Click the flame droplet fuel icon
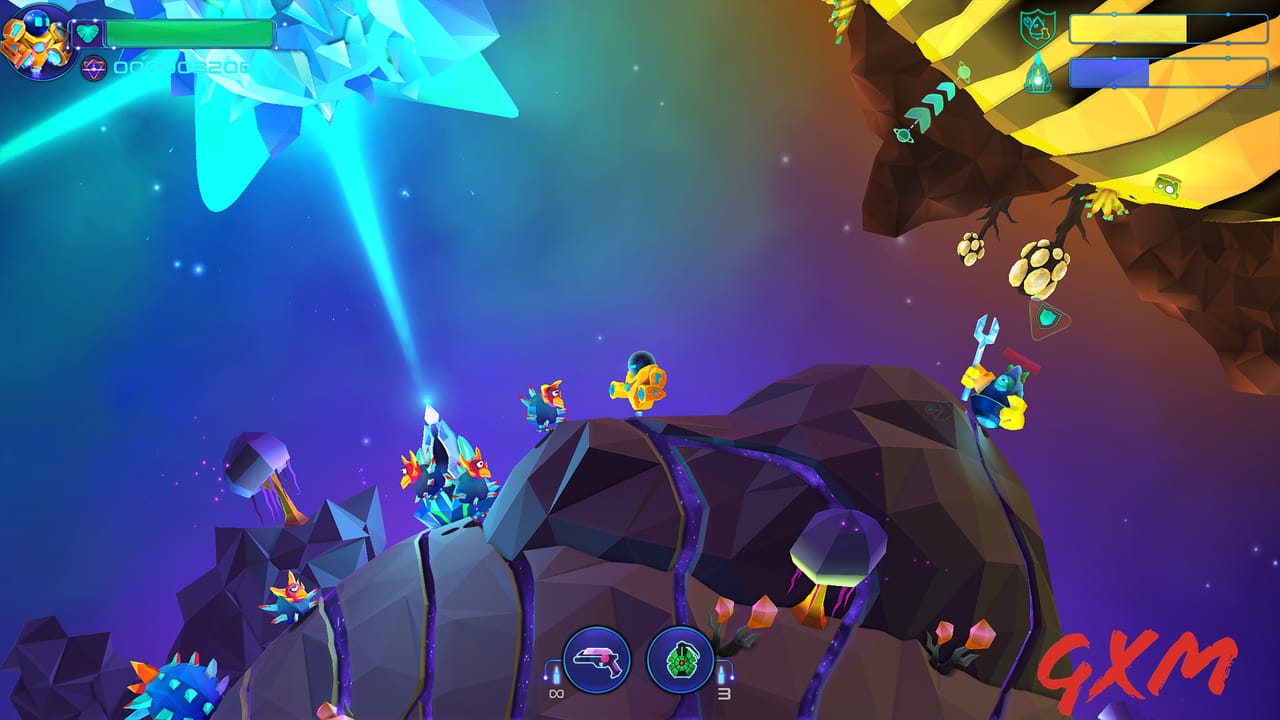 point(1038,74)
